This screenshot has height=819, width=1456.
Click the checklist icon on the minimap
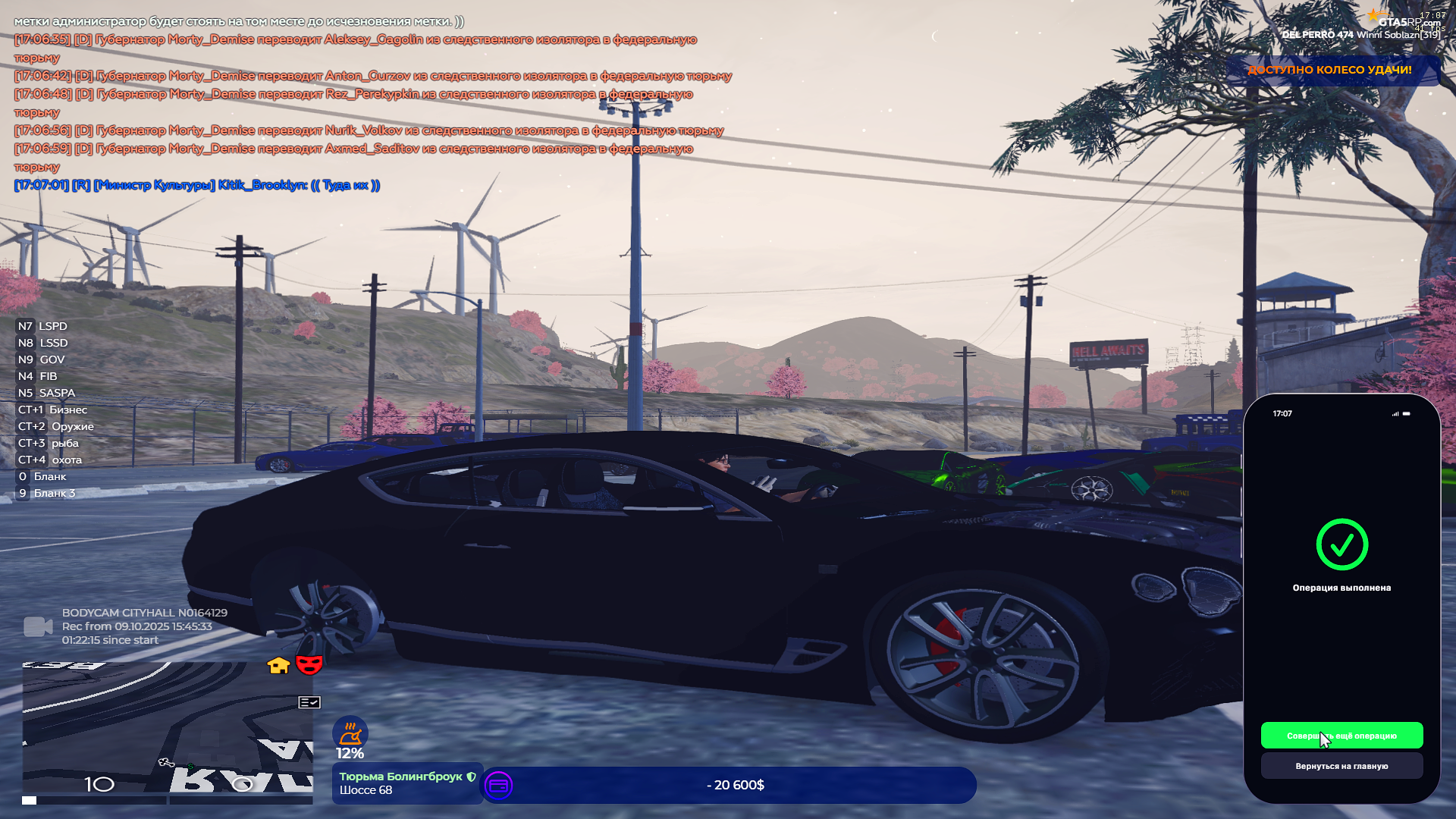(x=309, y=702)
